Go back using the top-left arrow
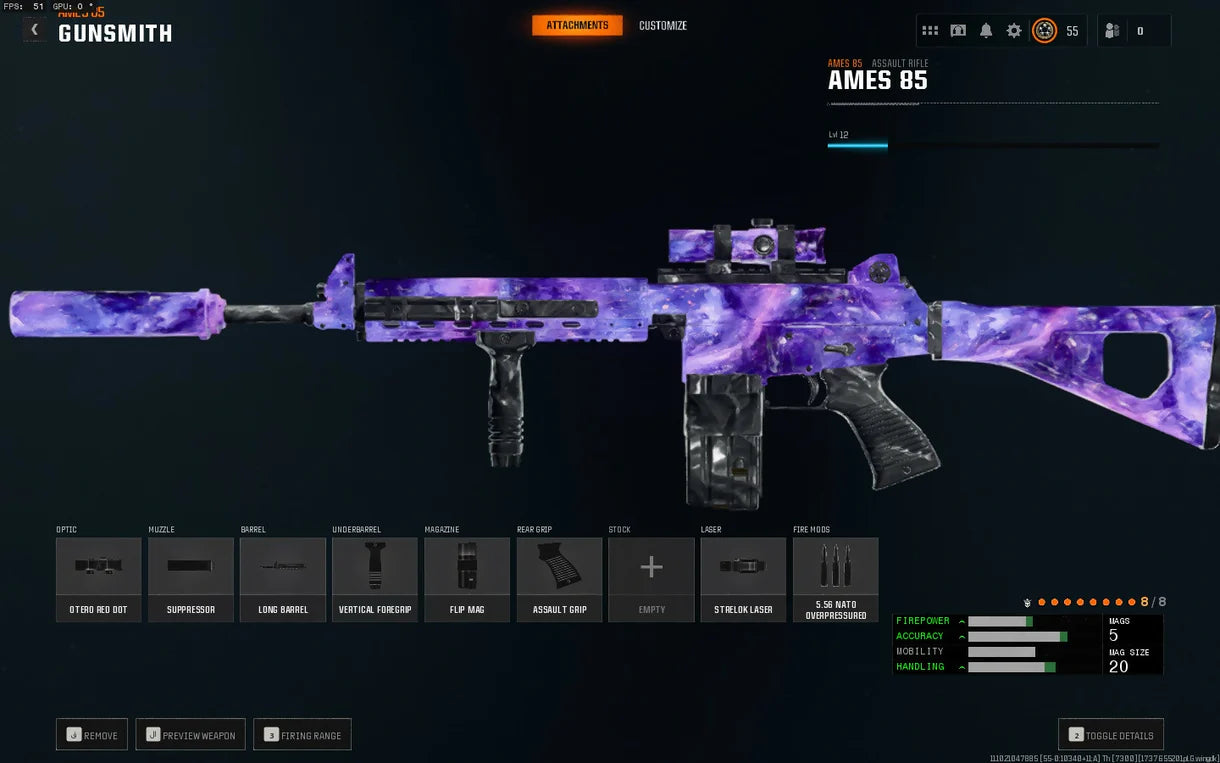The width and height of the screenshot is (1220, 763). [x=35, y=30]
